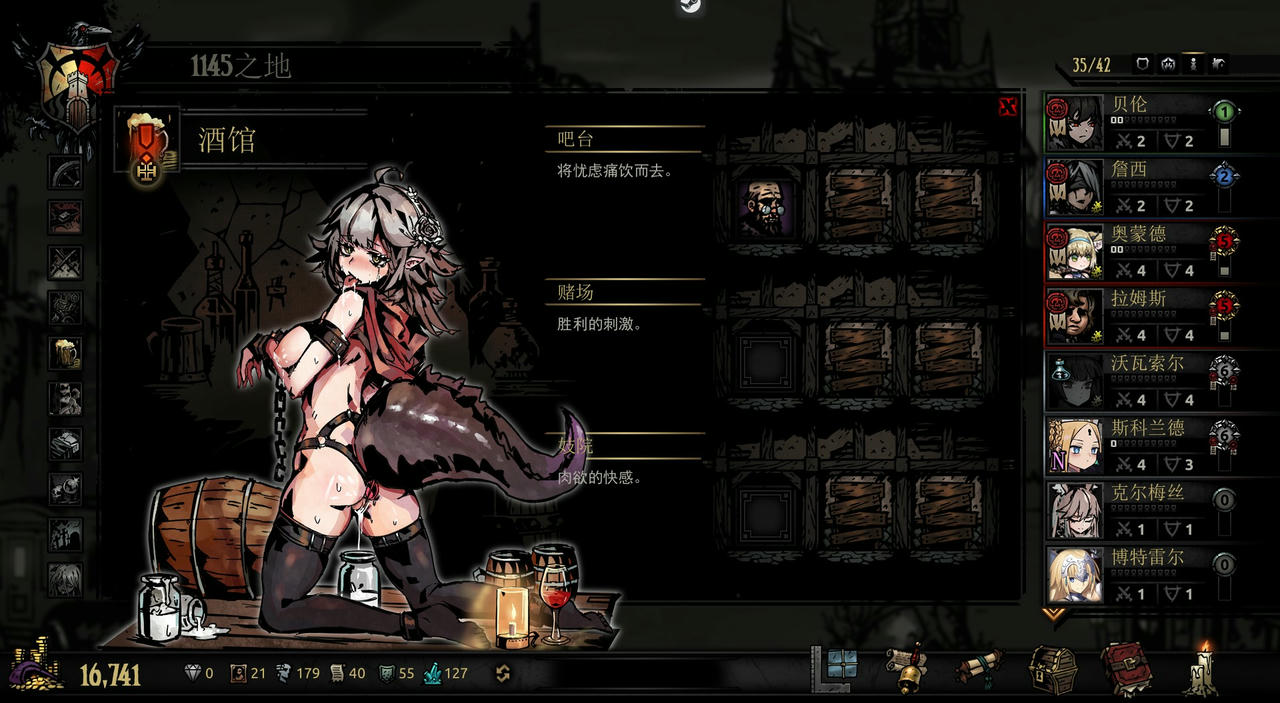The image size is (1280, 703).
Task: Select hero 詹西 in the roster
Action: [x=1130, y=187]
